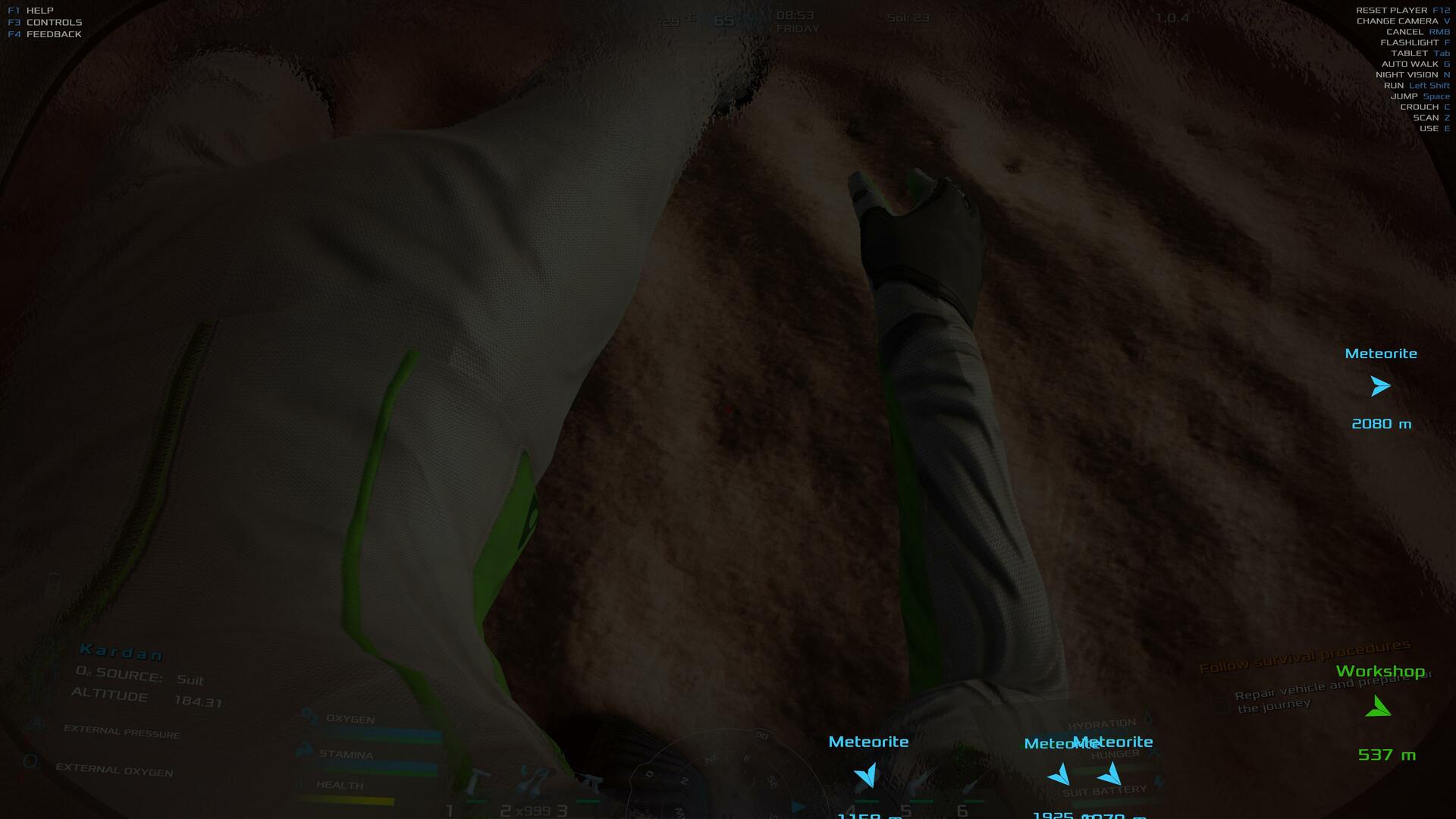Select the Workshop waypoint marker
The height and width of the screenshot is (819, 1456).
(1378, 707)
